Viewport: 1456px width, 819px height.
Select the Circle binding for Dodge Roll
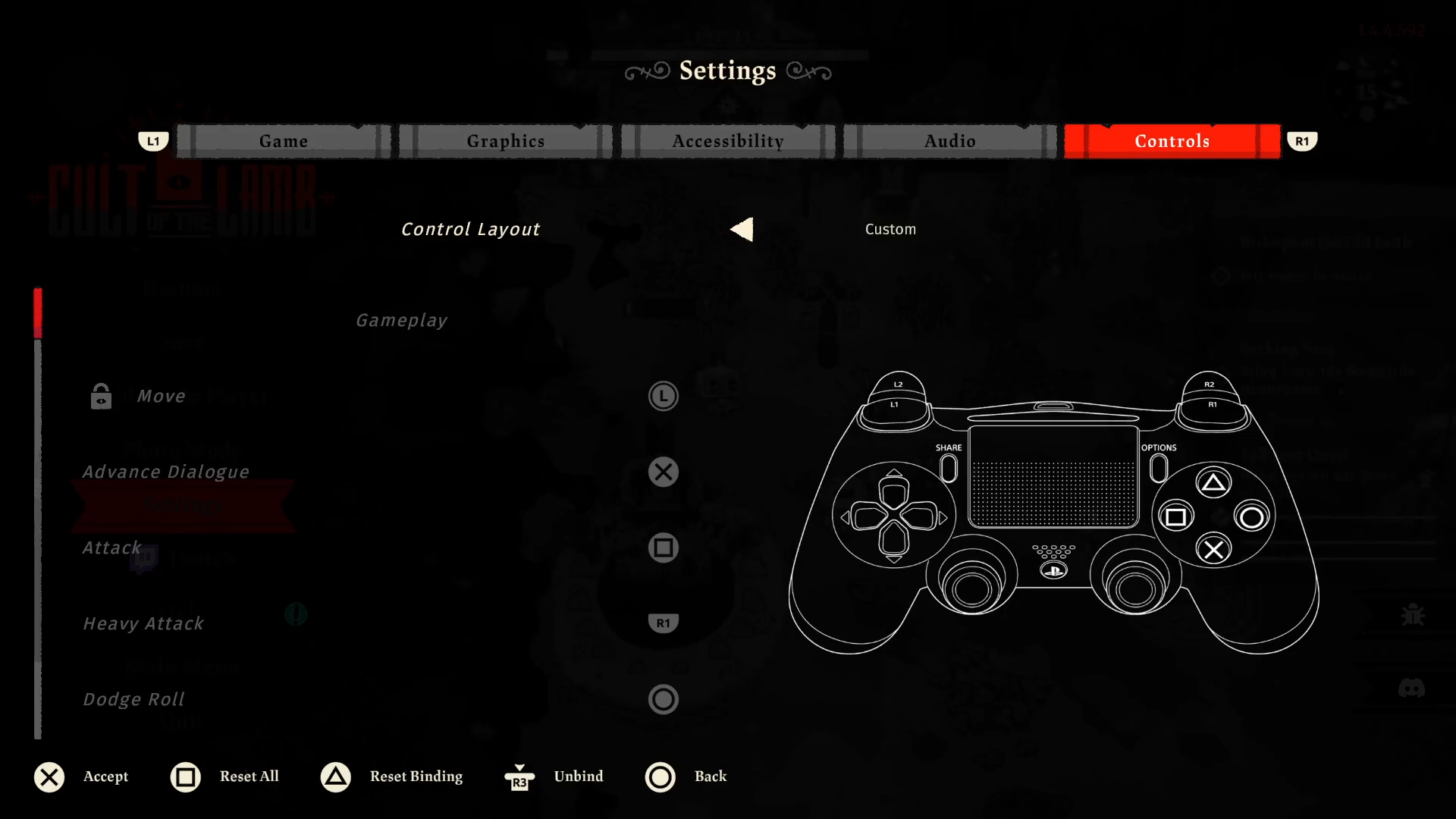pos(664,699)
